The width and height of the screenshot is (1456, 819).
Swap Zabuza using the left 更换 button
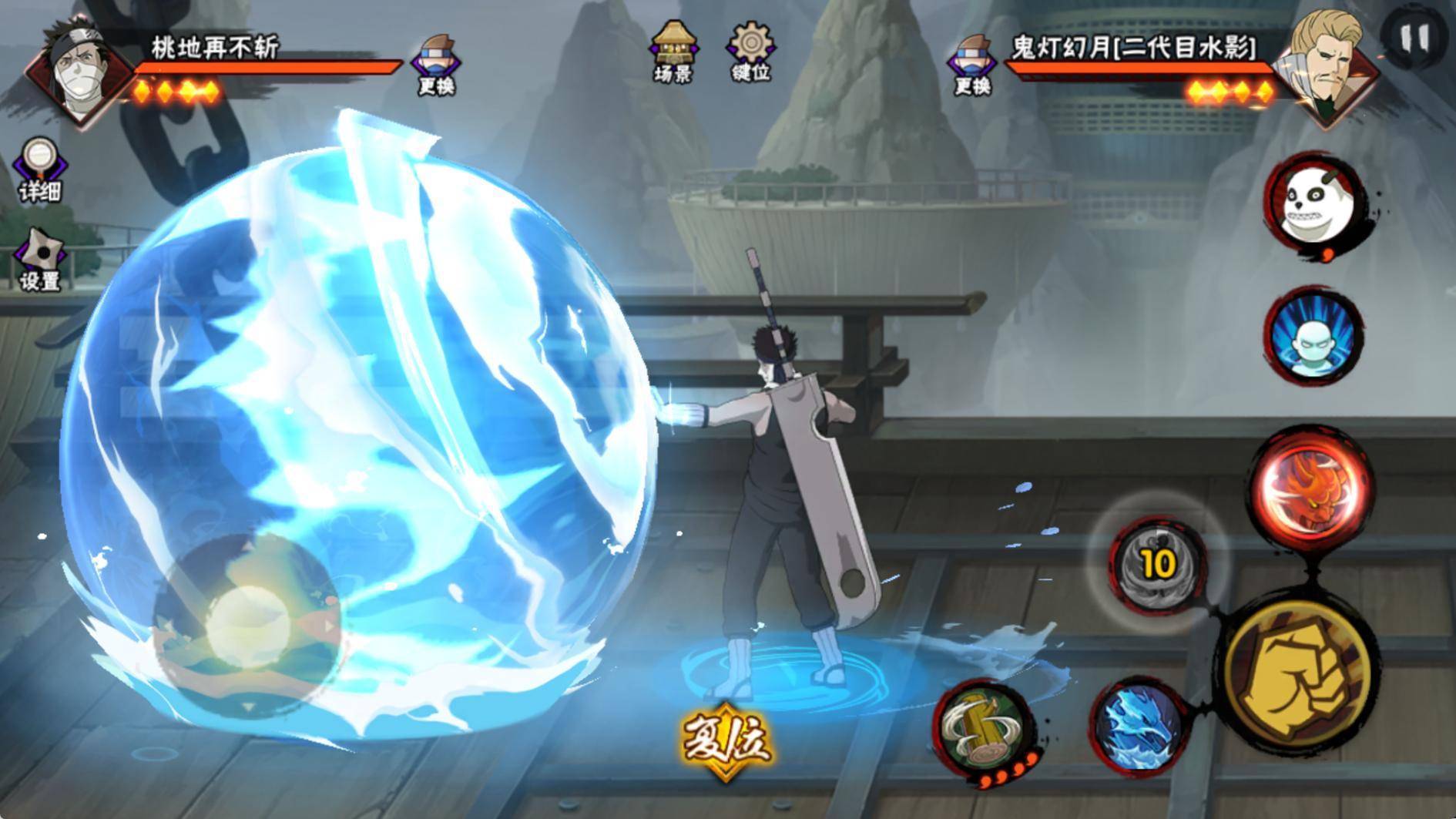tap(436, 65)
